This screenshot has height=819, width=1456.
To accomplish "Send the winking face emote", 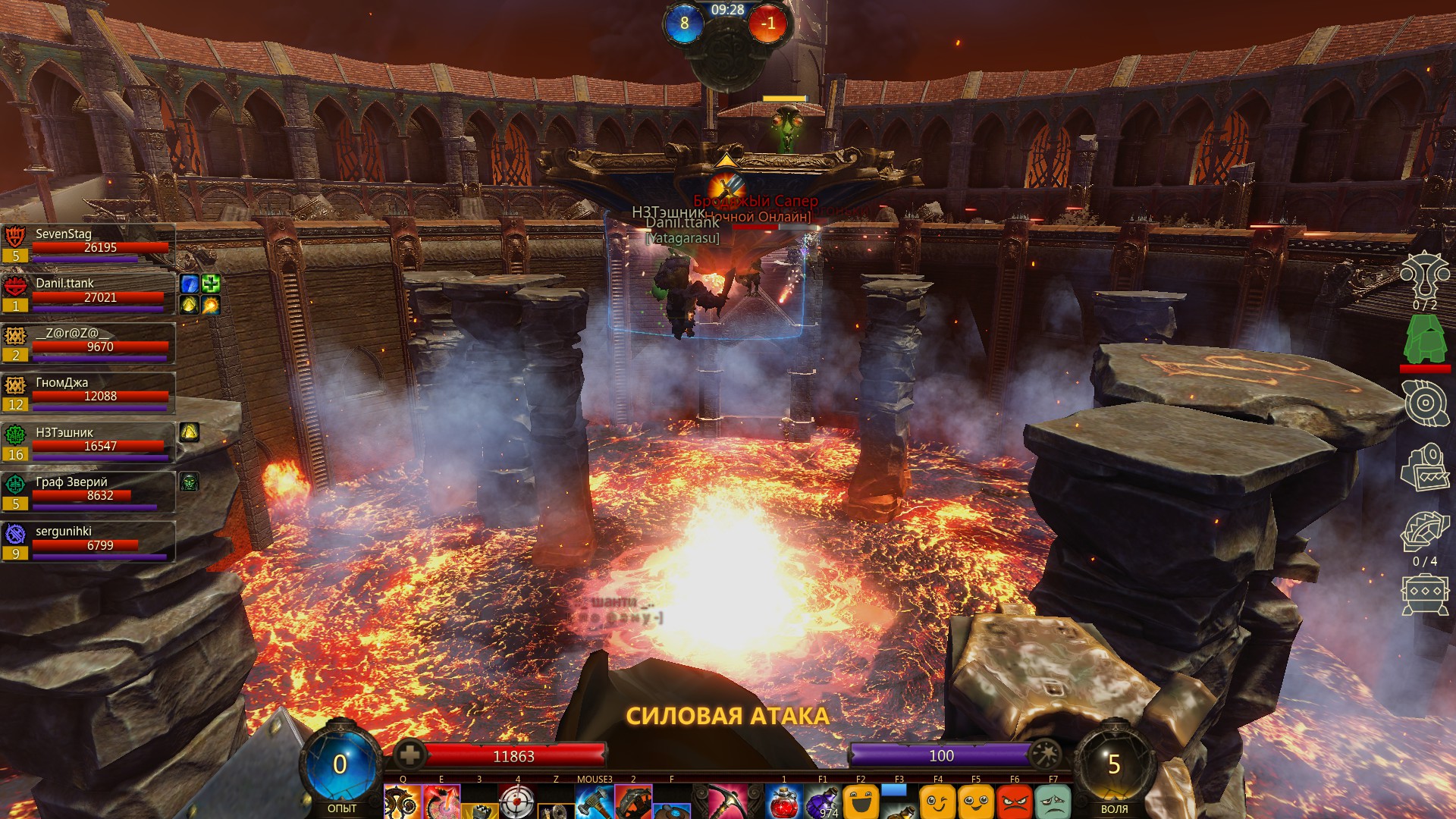I will point(937,802).
